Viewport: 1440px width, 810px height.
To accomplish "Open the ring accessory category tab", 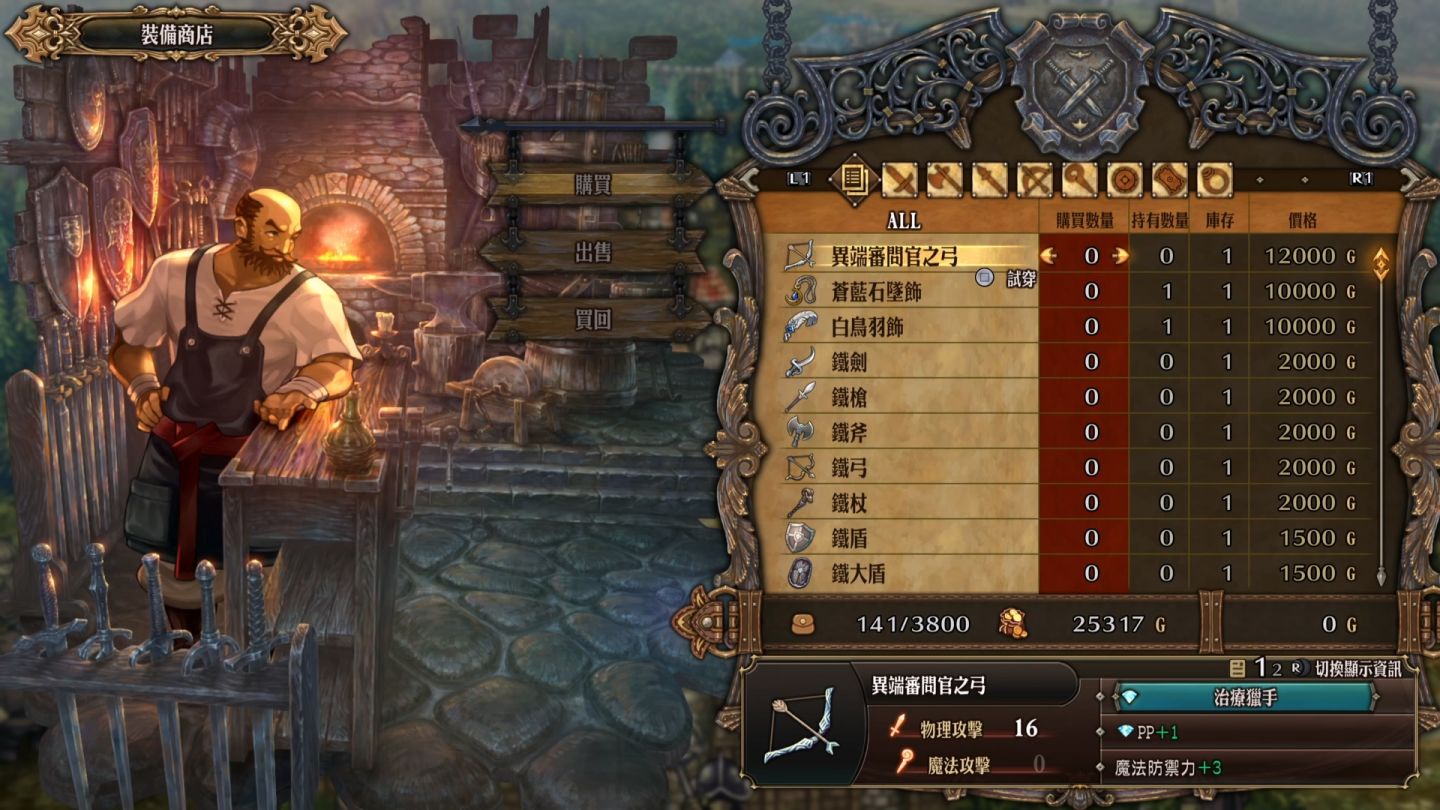I will [1214, 180].
